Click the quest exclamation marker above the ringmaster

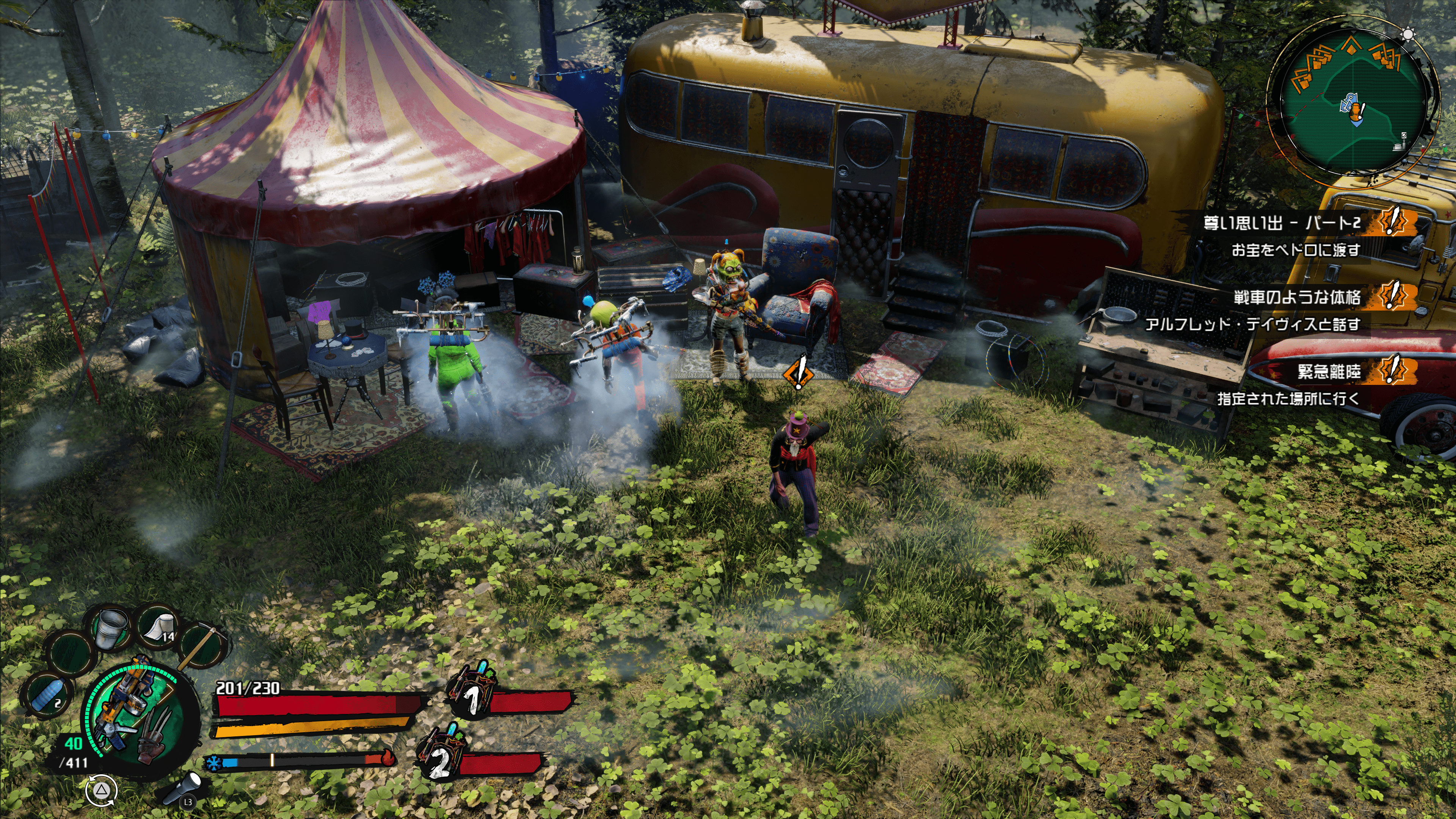798,372
